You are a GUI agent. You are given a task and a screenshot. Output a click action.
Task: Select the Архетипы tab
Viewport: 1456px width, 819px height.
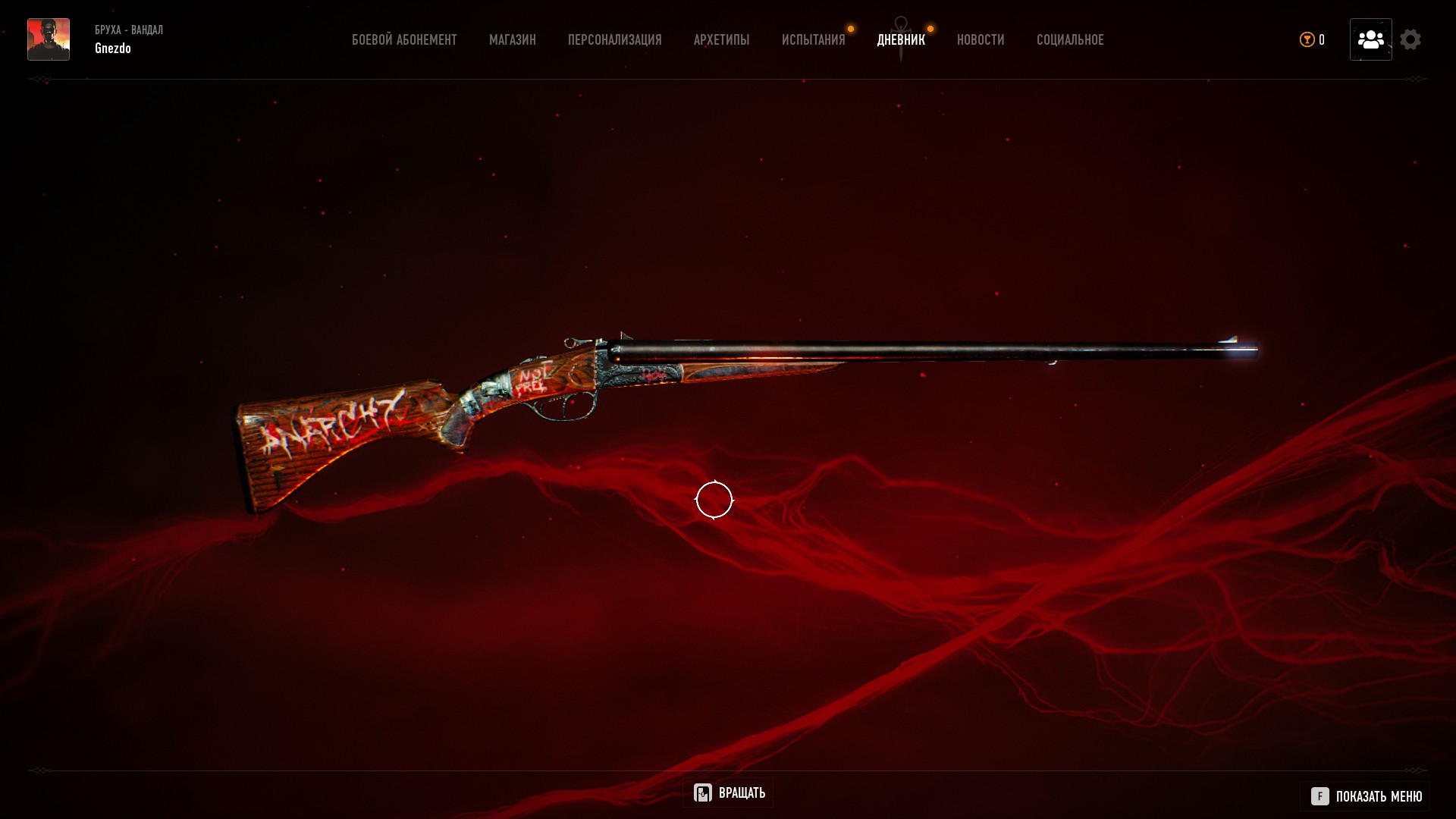pos(721,40)
